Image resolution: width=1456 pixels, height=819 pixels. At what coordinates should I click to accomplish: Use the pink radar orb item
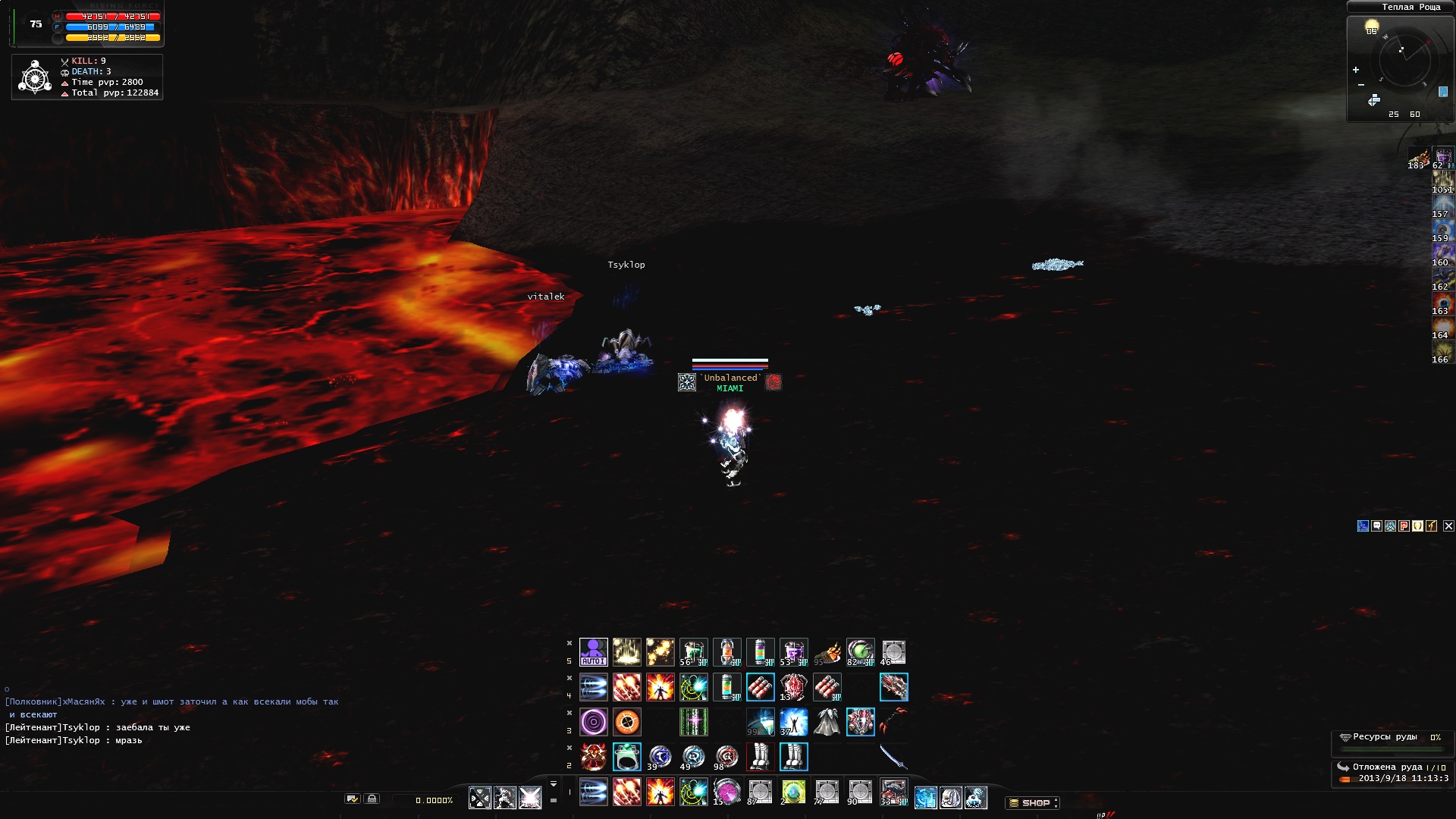(x=726, y=792)
